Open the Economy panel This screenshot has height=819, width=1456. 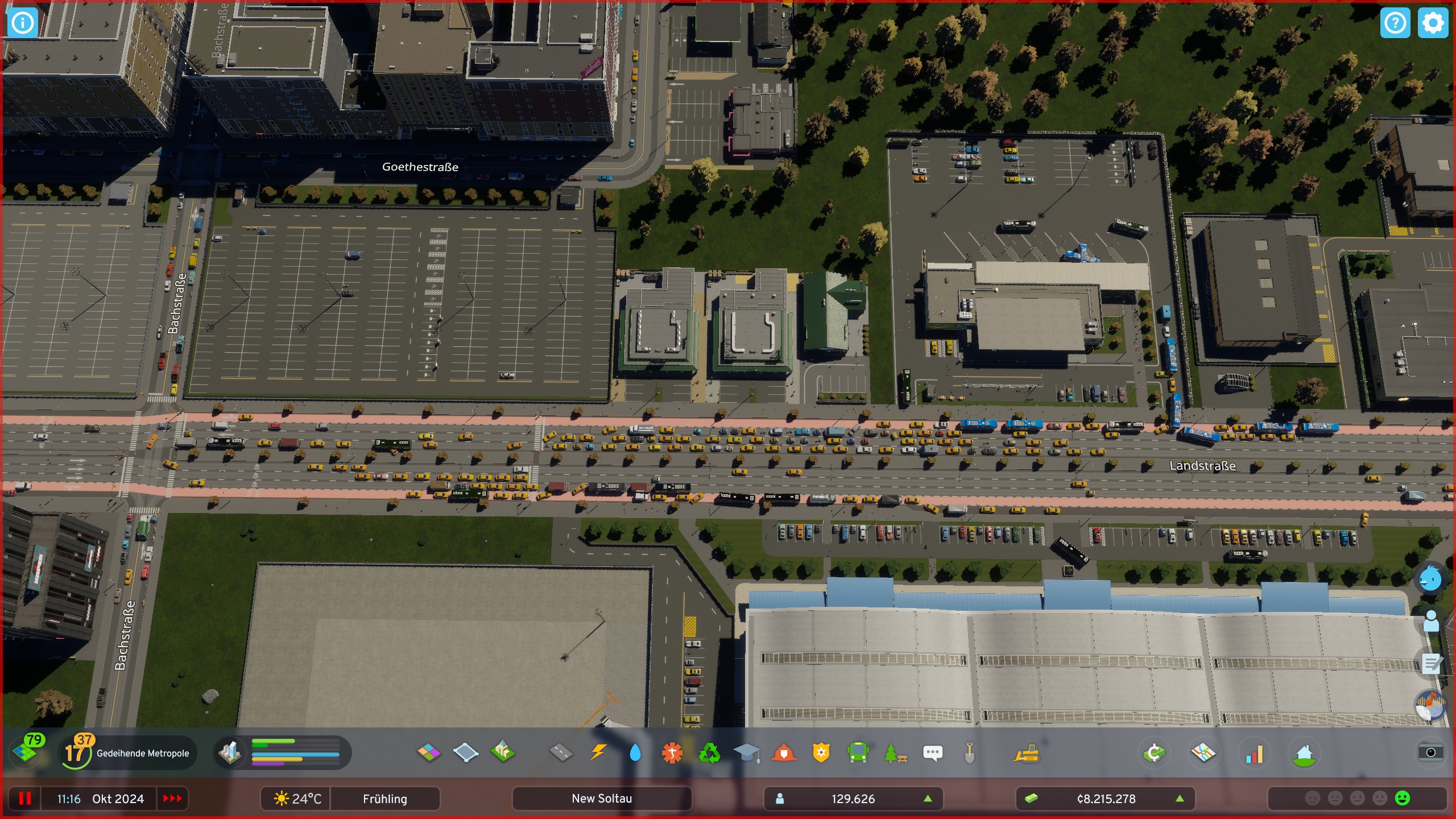[1155, 752]
